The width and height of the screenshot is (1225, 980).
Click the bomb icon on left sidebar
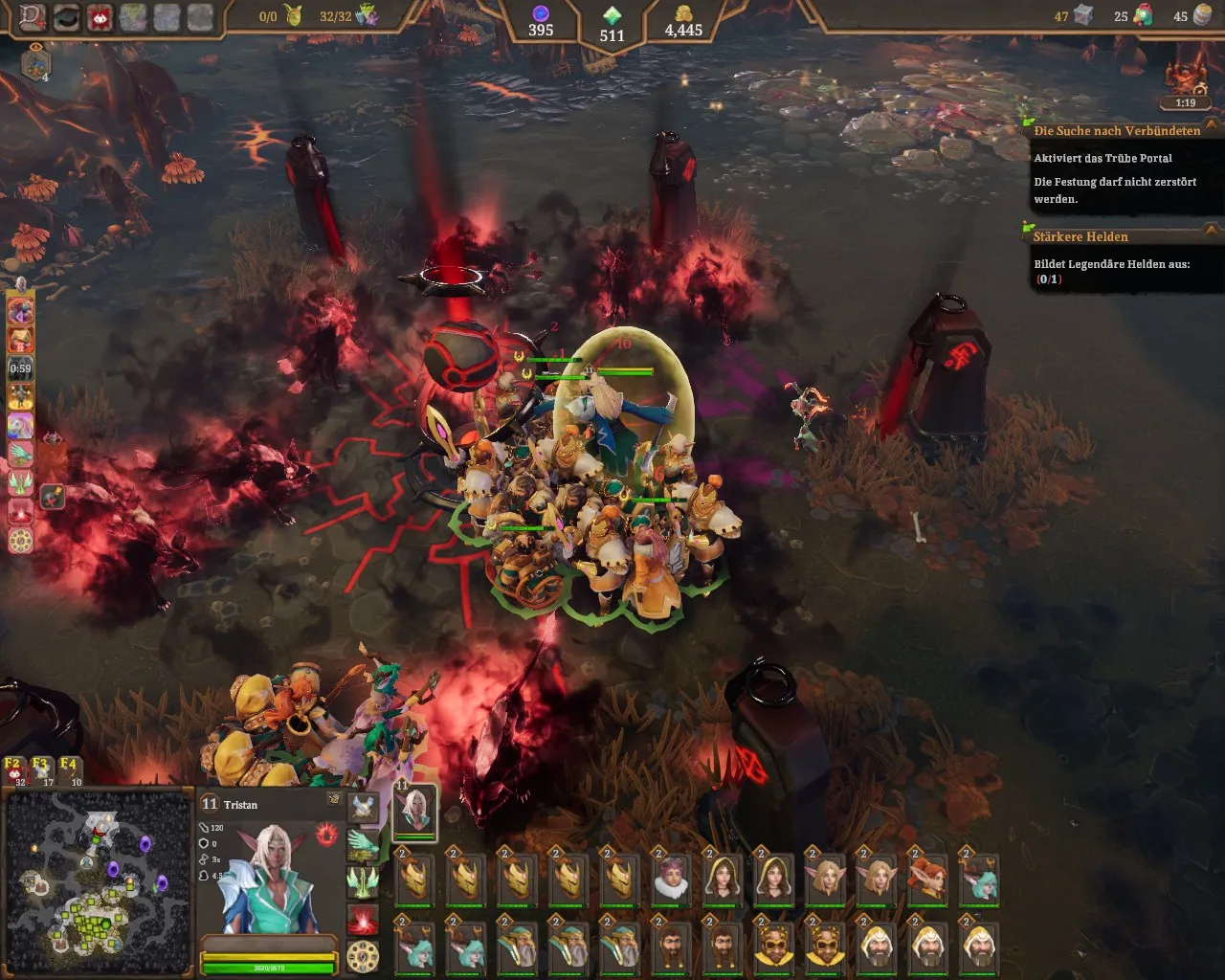coord(53,496)
